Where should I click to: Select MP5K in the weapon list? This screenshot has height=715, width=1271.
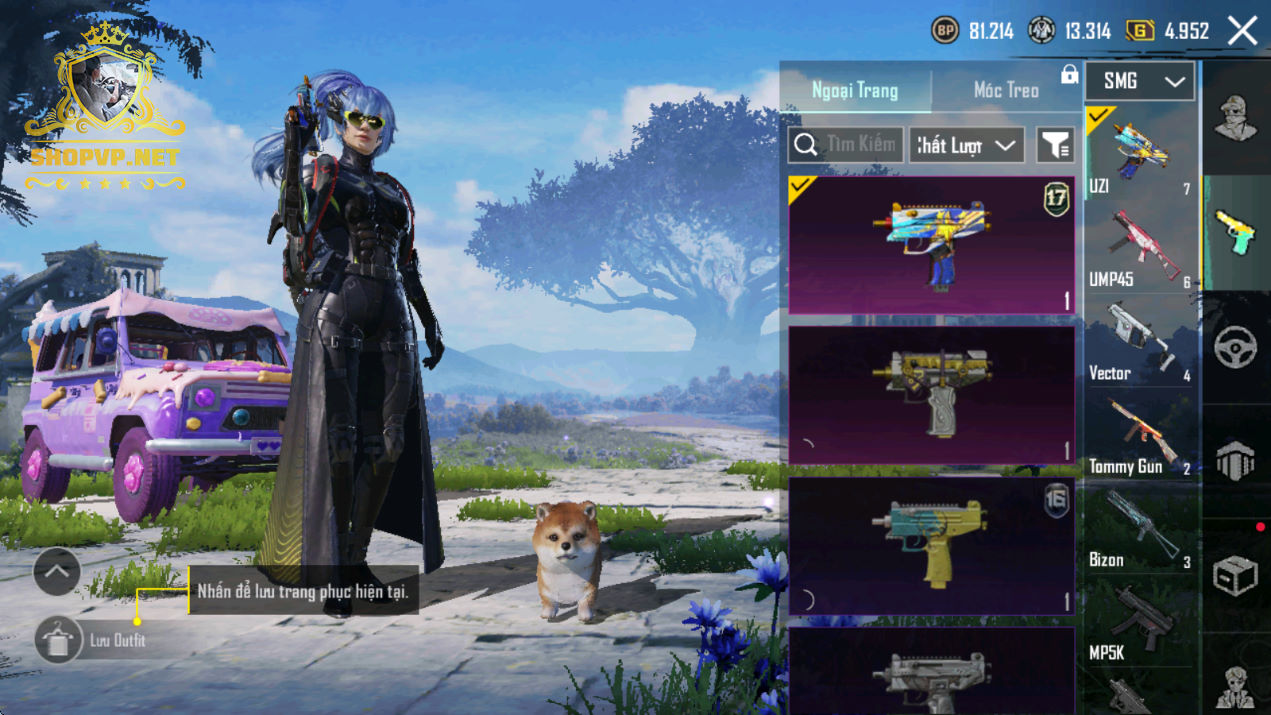(1141, 620)
